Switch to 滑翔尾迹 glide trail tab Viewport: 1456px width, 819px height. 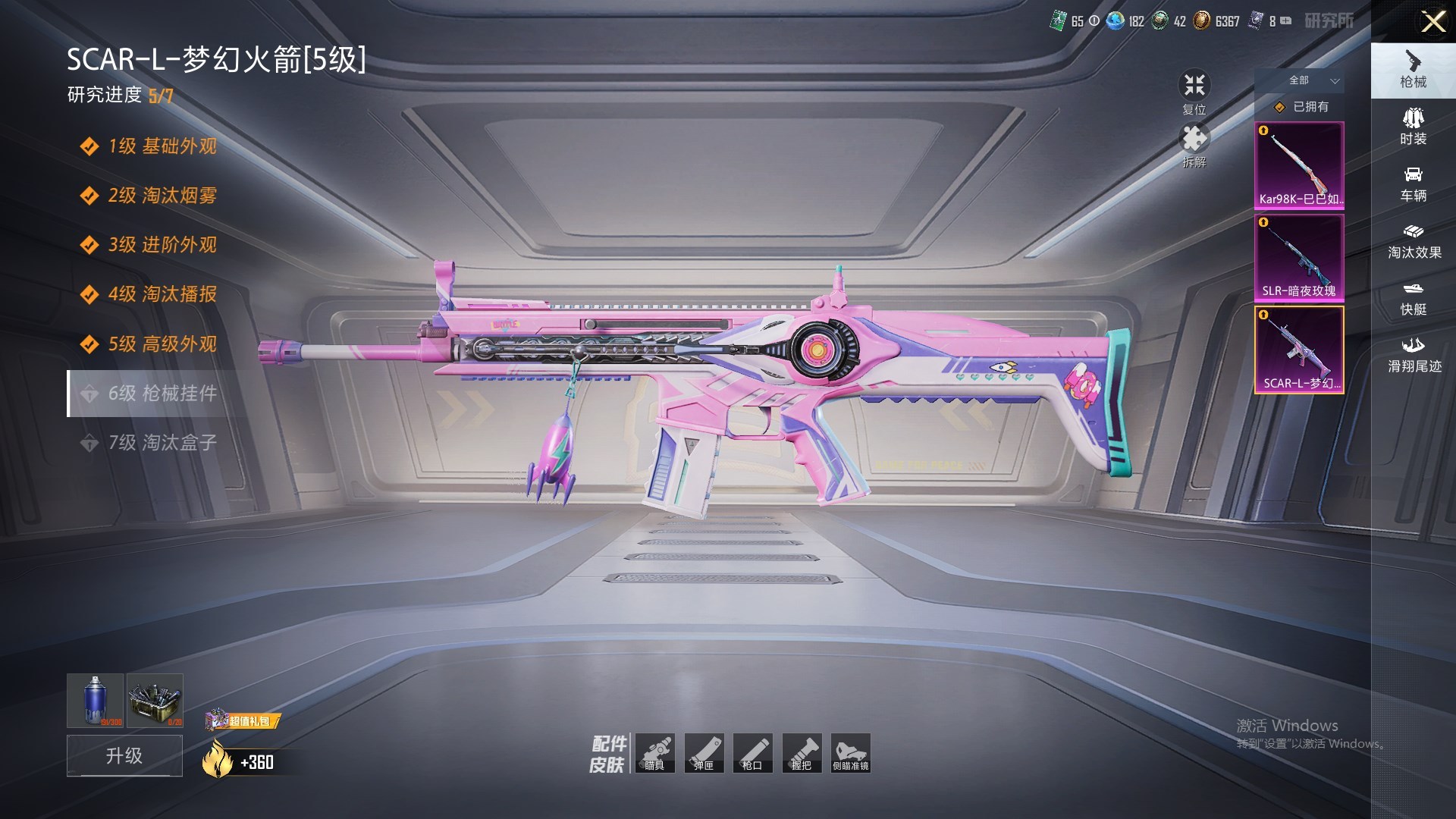click(1413, 355)
